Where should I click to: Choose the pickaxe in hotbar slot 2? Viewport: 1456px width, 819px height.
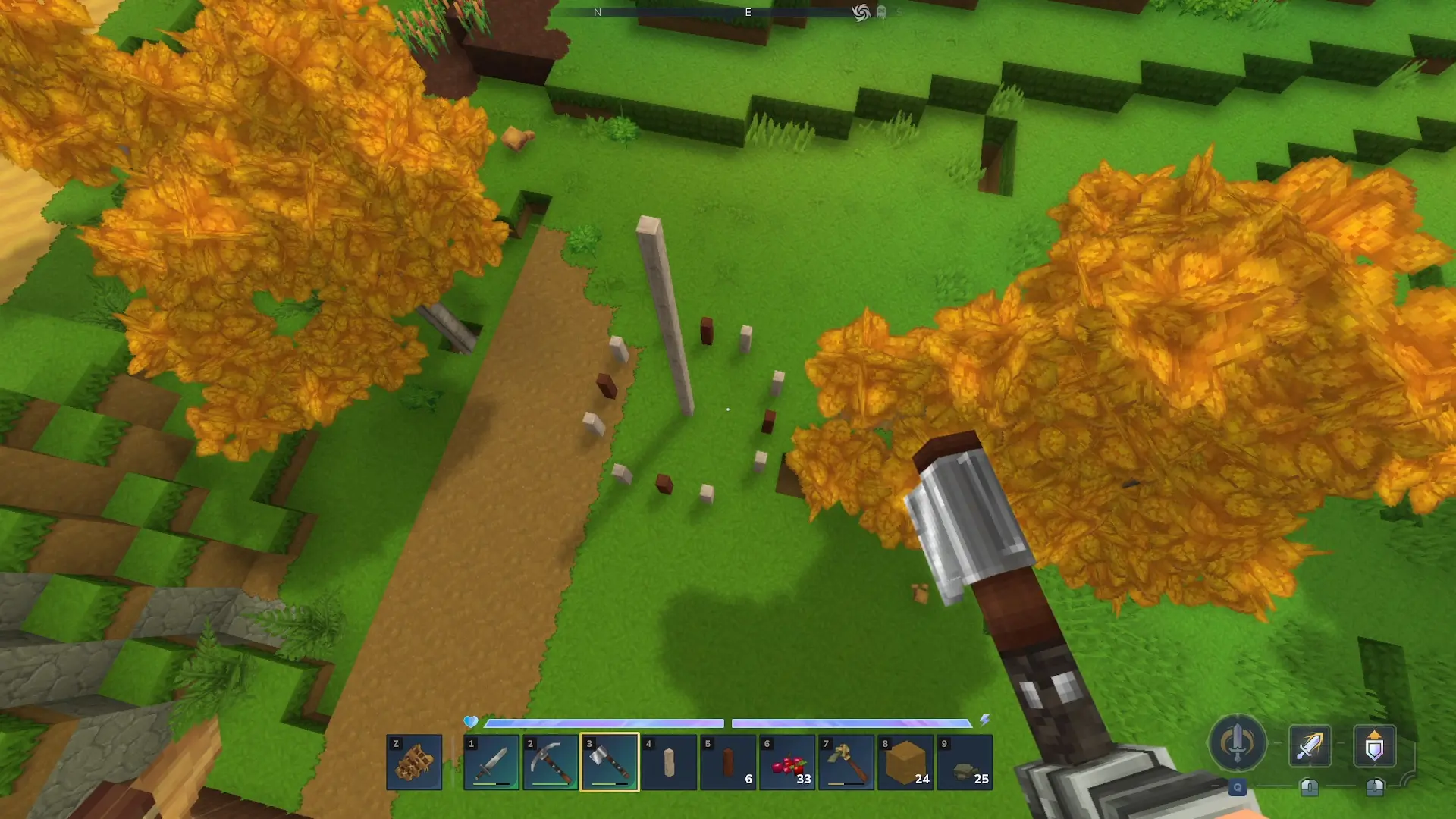(x=551, y=762)
